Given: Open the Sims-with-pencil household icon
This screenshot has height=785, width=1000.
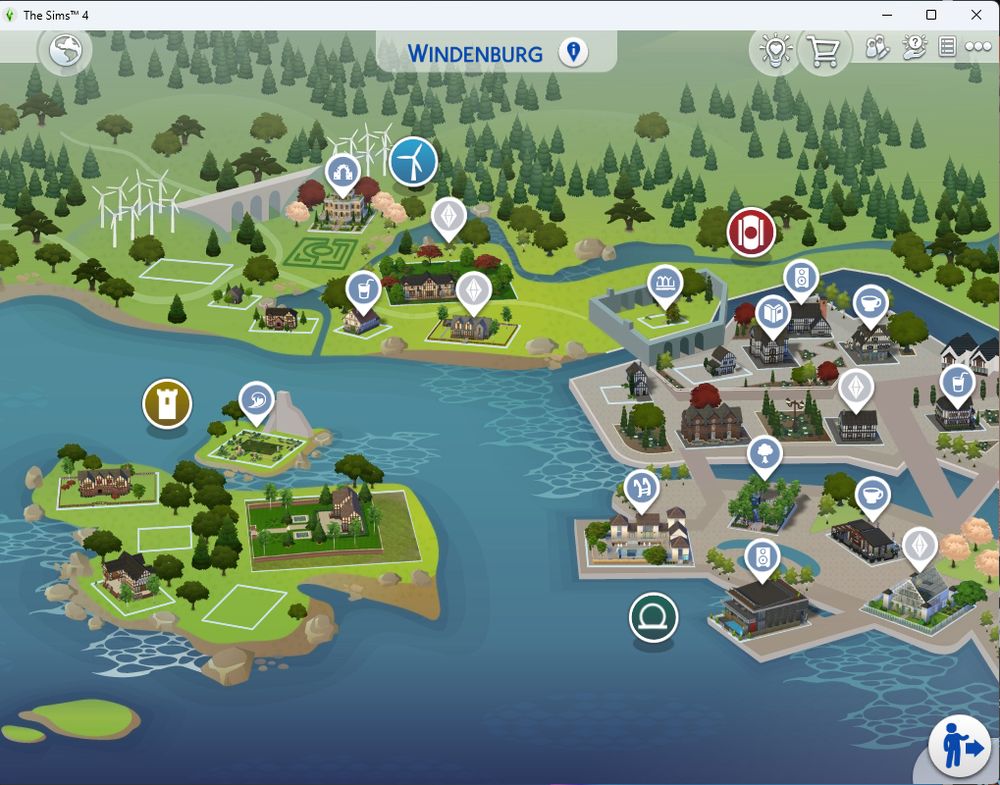Looking at the screenshot, I should pyautogui.click(x=877, y=48).
